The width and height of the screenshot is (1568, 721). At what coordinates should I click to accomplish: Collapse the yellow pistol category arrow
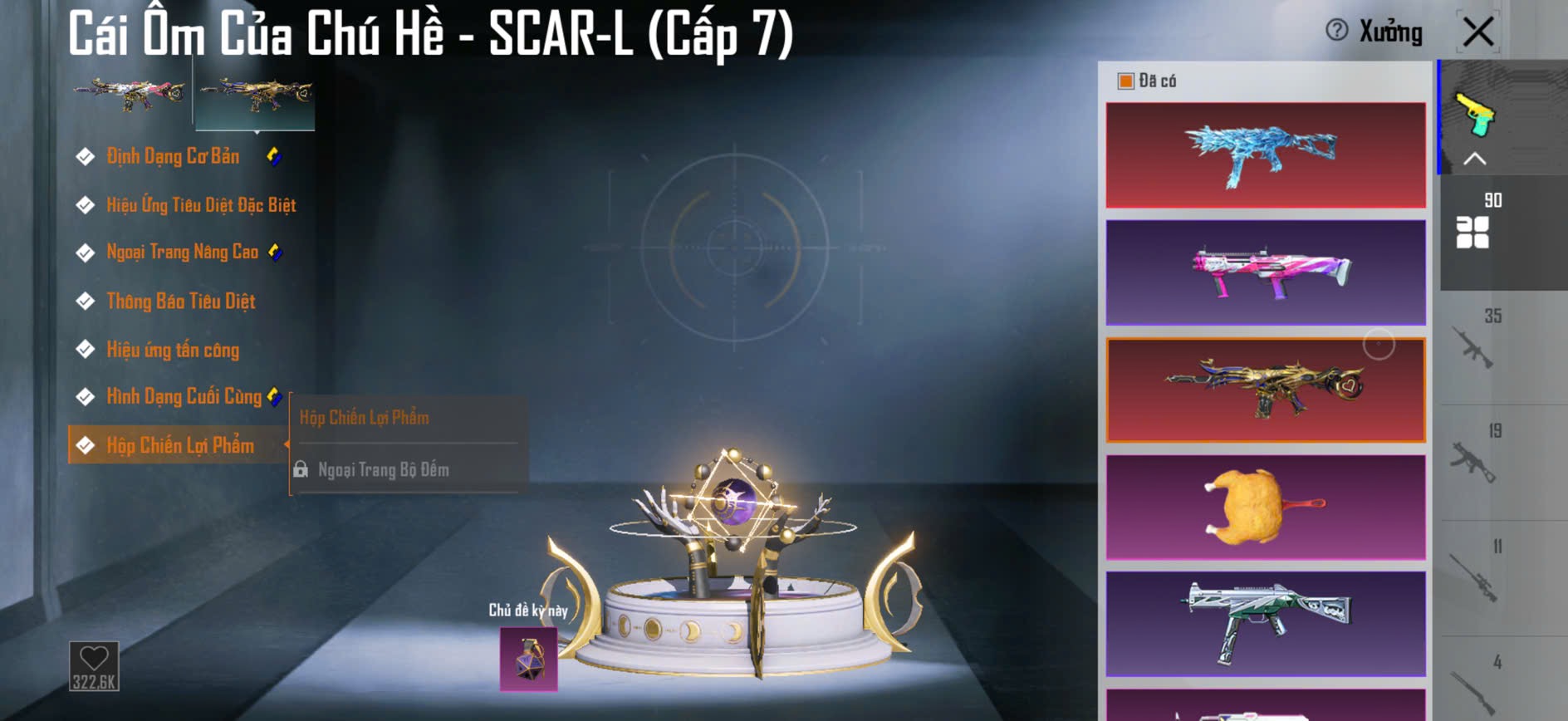point(1474,159)
